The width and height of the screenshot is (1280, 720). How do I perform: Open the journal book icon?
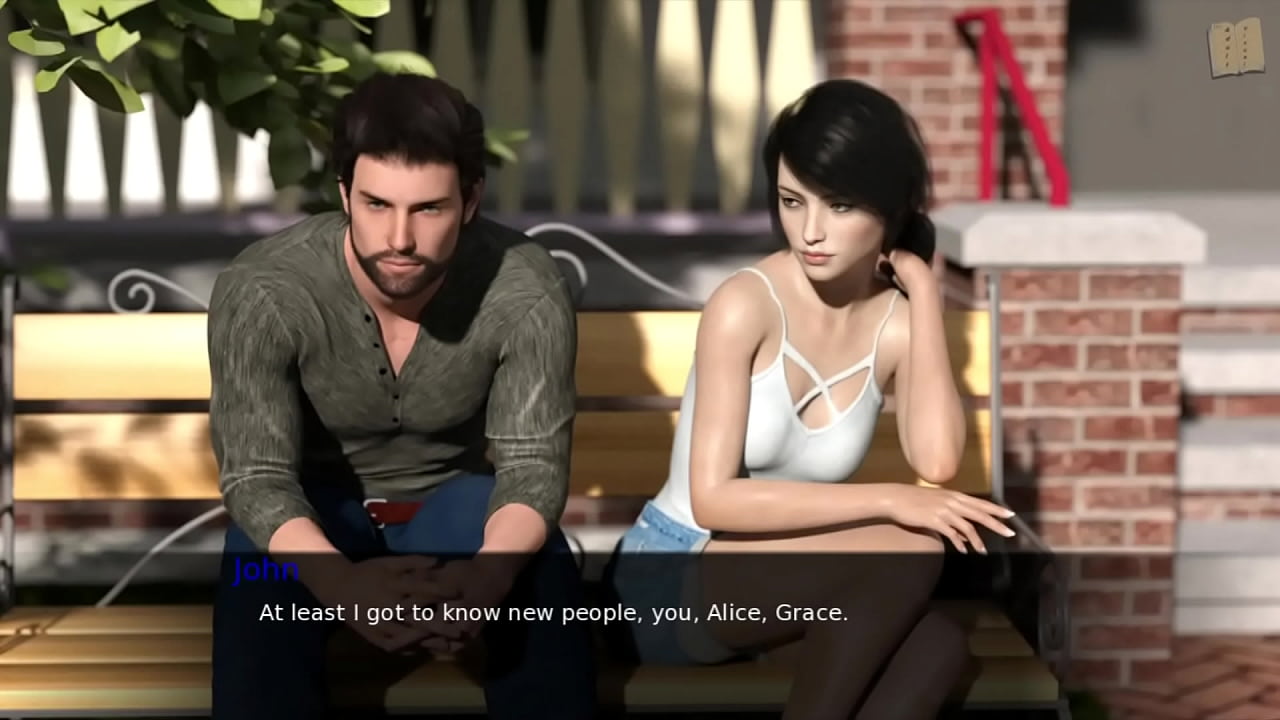click(1235, 47)
